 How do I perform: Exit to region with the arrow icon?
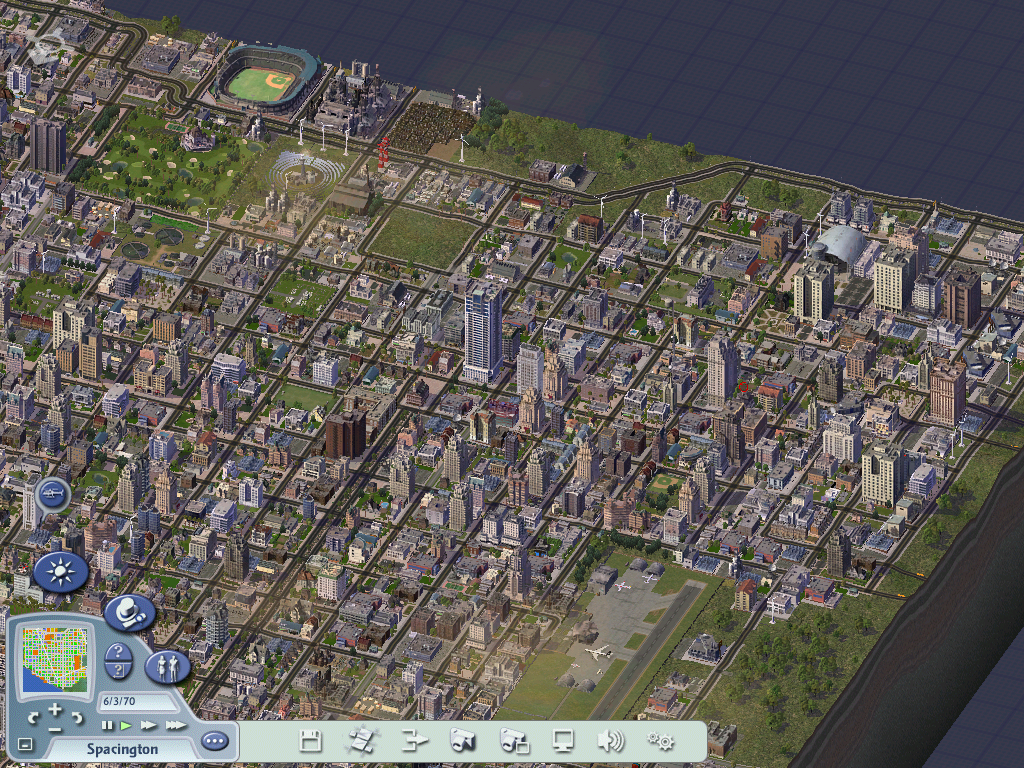click(414, 741)
